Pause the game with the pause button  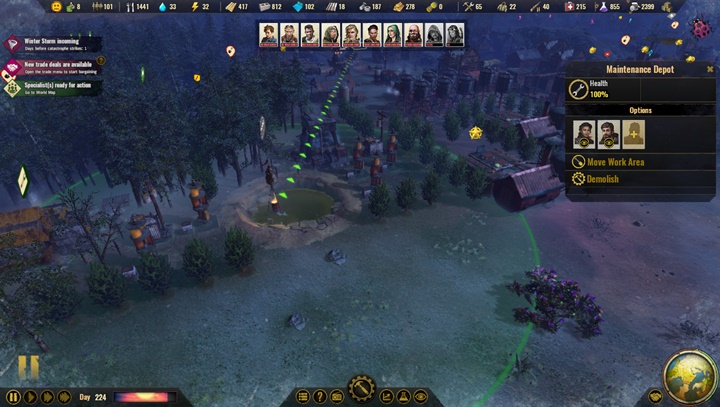(x=13, y=397)
